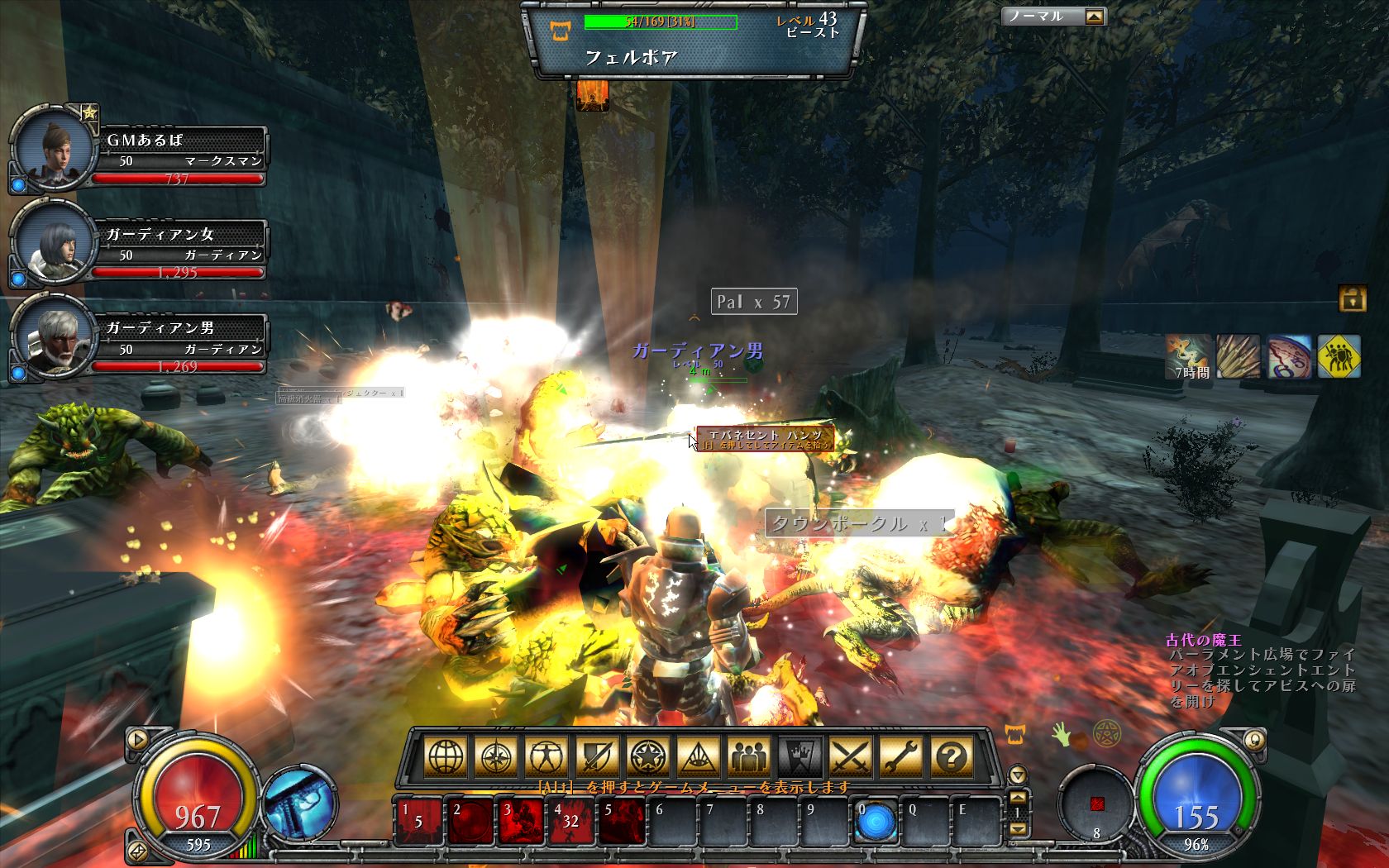Select hotbar slot 1 with count 5
The image size is (1389, 868).
coord(418,822)
